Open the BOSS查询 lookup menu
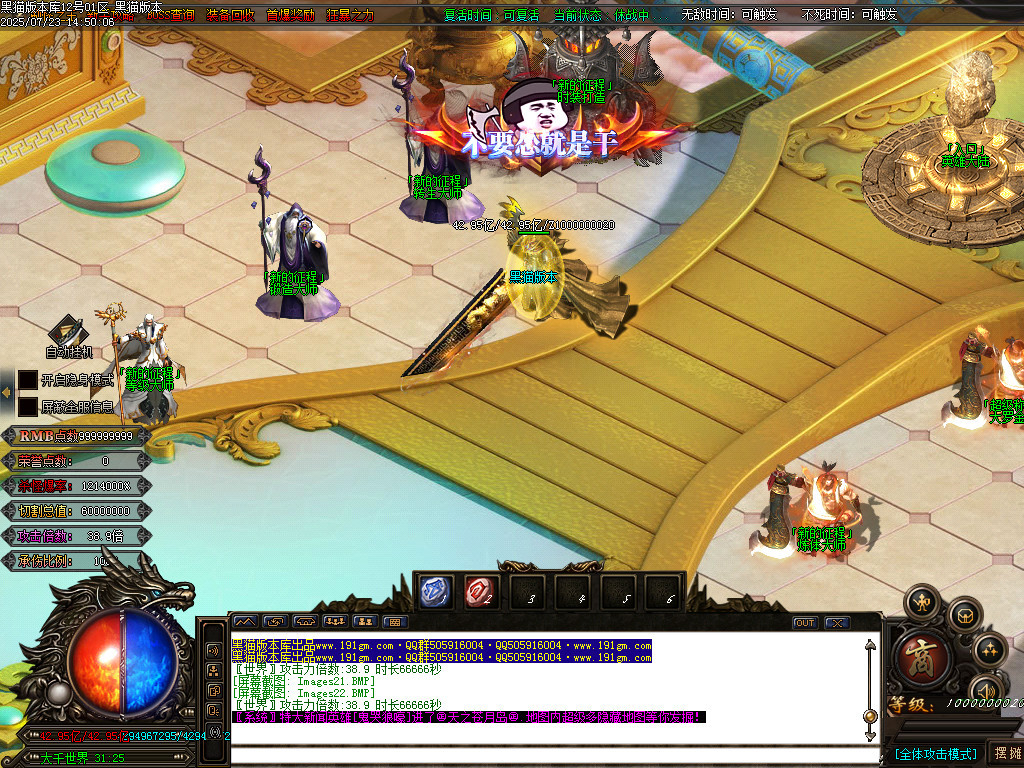The width and height of the screenshot is (1024, 768). pos(171,15)
